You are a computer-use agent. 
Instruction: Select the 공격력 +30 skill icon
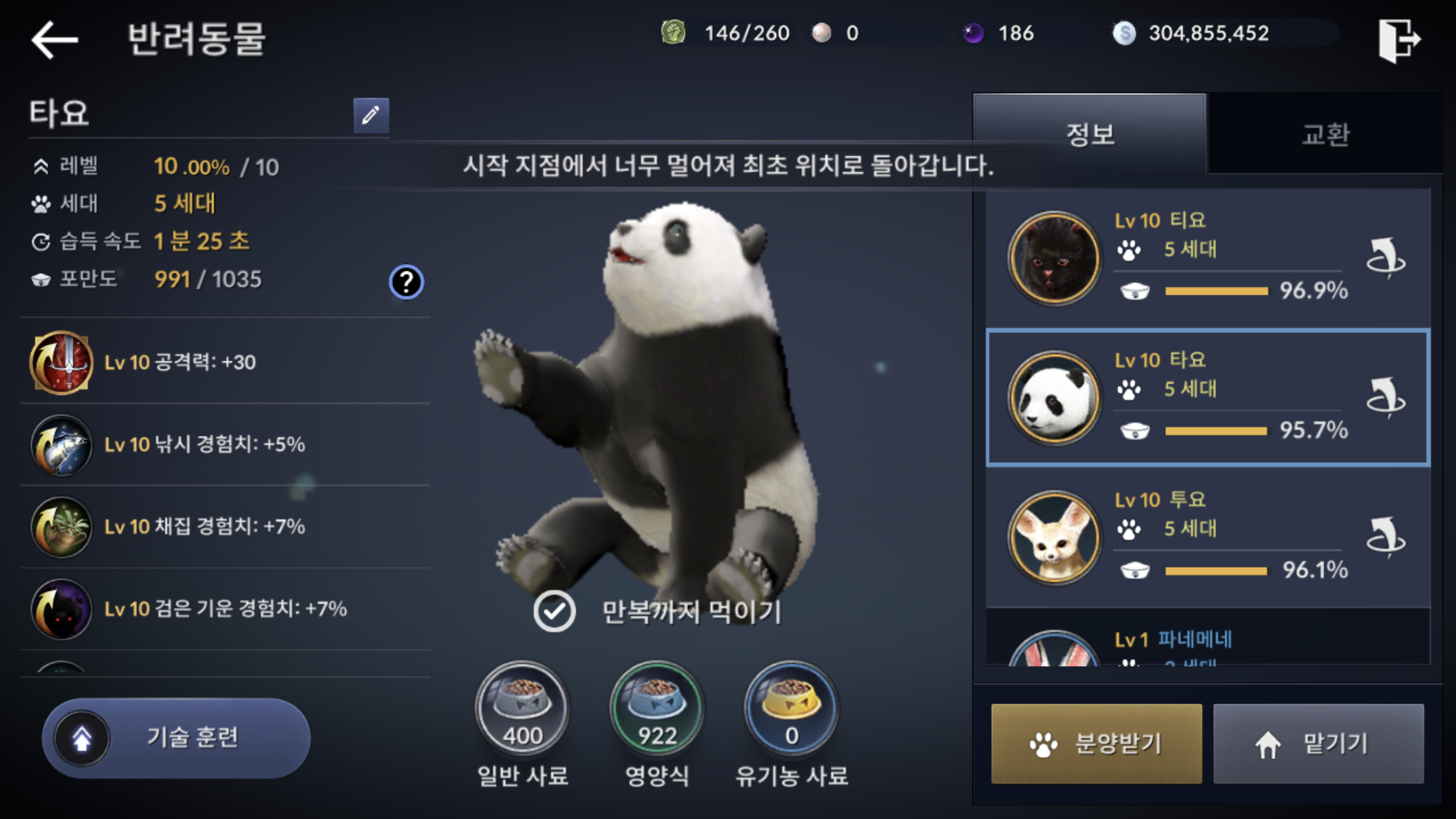pyautogui.click(x=61, y=363)
